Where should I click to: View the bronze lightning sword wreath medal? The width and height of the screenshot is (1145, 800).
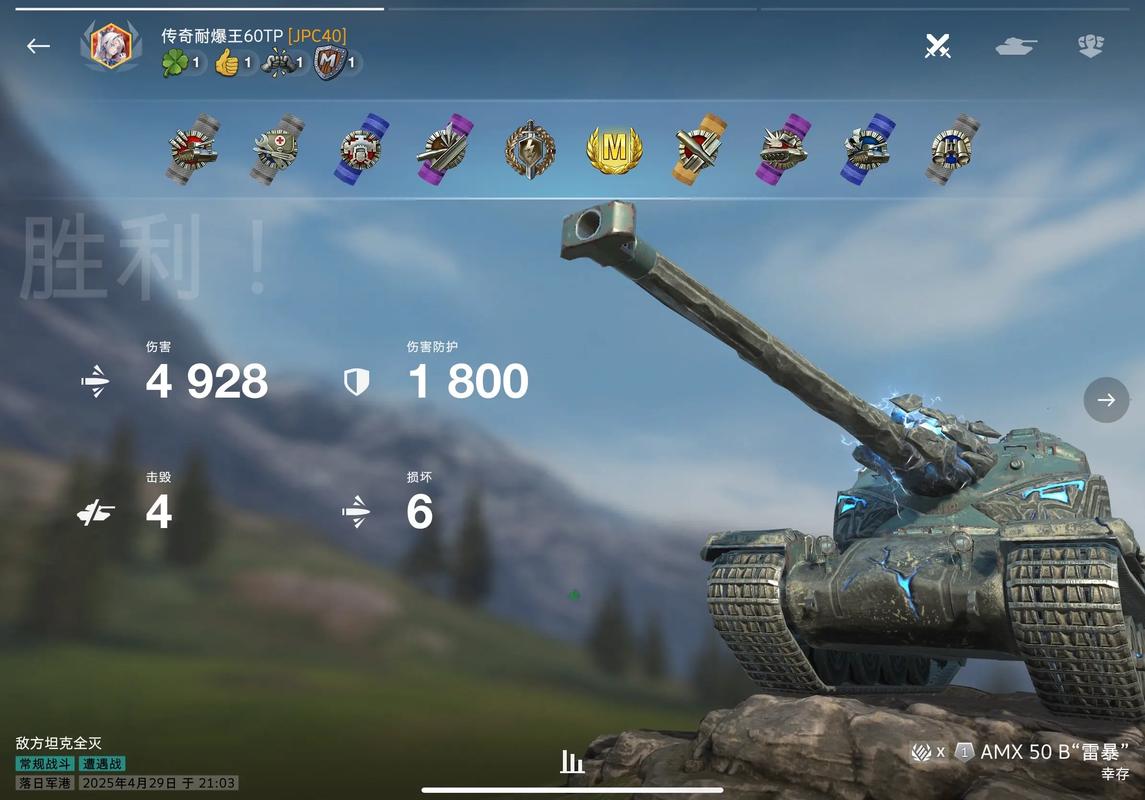530,150
